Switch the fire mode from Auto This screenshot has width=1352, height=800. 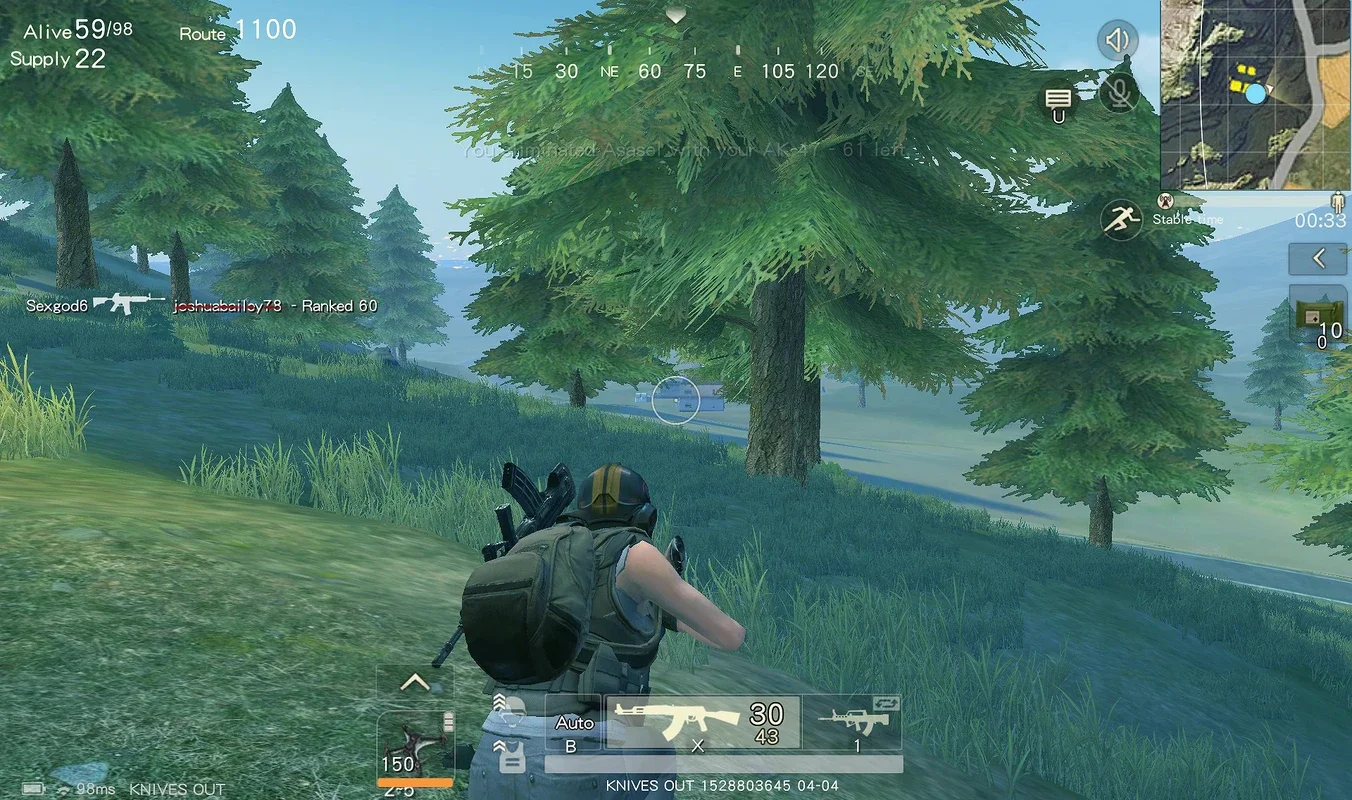click(x=572, y=722)
